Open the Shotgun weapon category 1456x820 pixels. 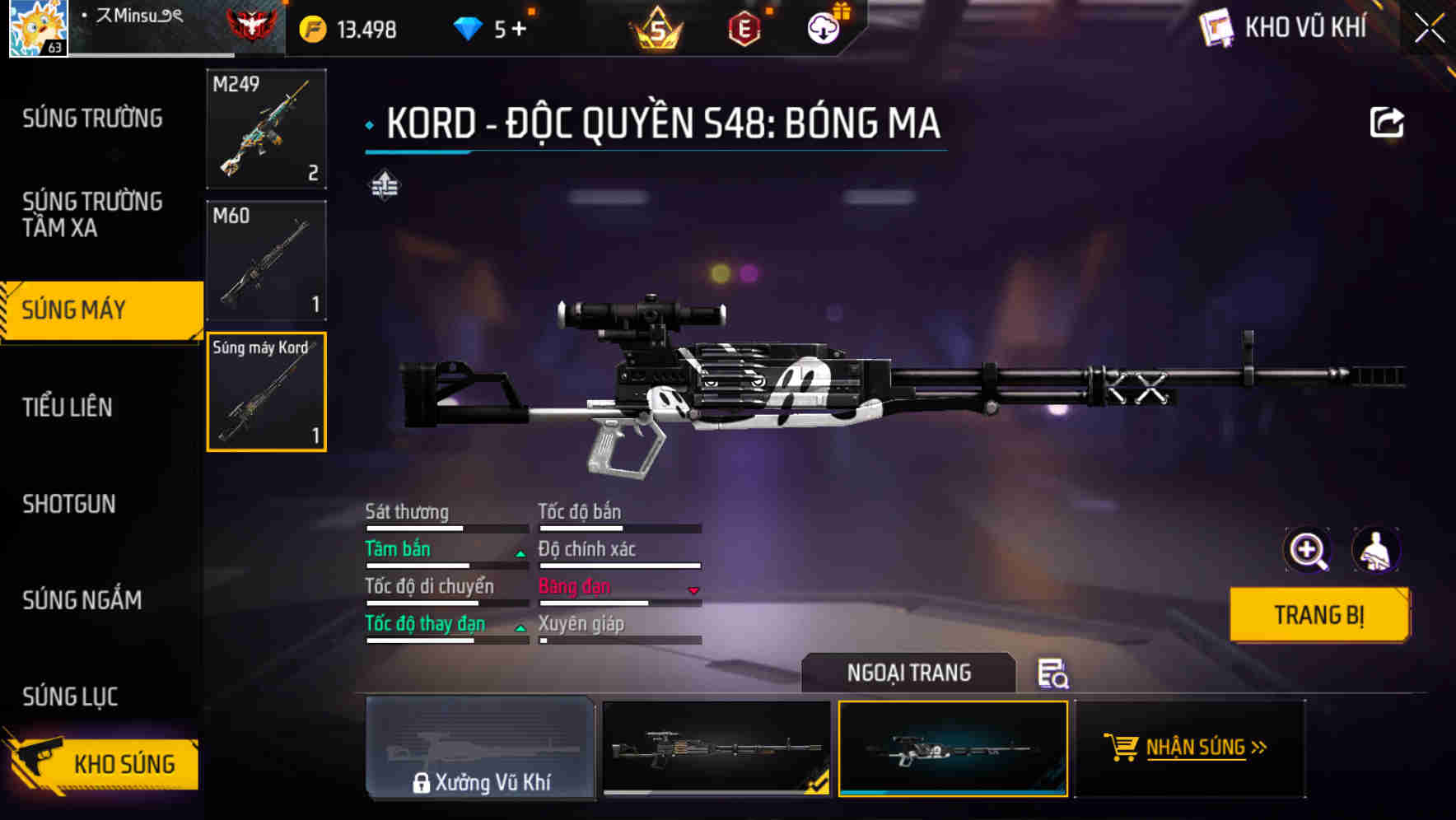(x=70, y=504)
